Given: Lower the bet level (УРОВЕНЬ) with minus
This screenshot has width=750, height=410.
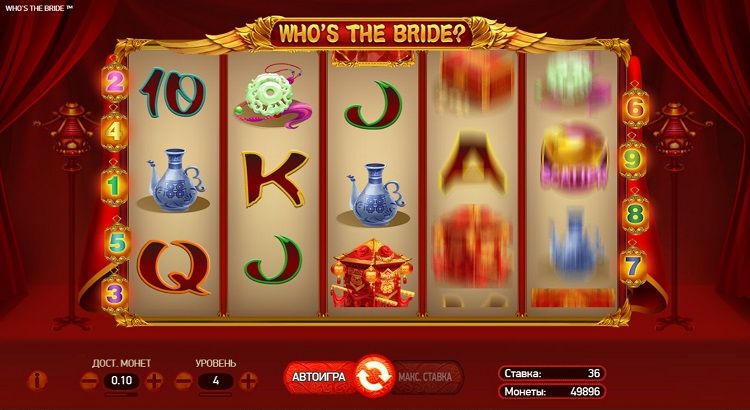Looking at the screenshot, I should 183,381.
